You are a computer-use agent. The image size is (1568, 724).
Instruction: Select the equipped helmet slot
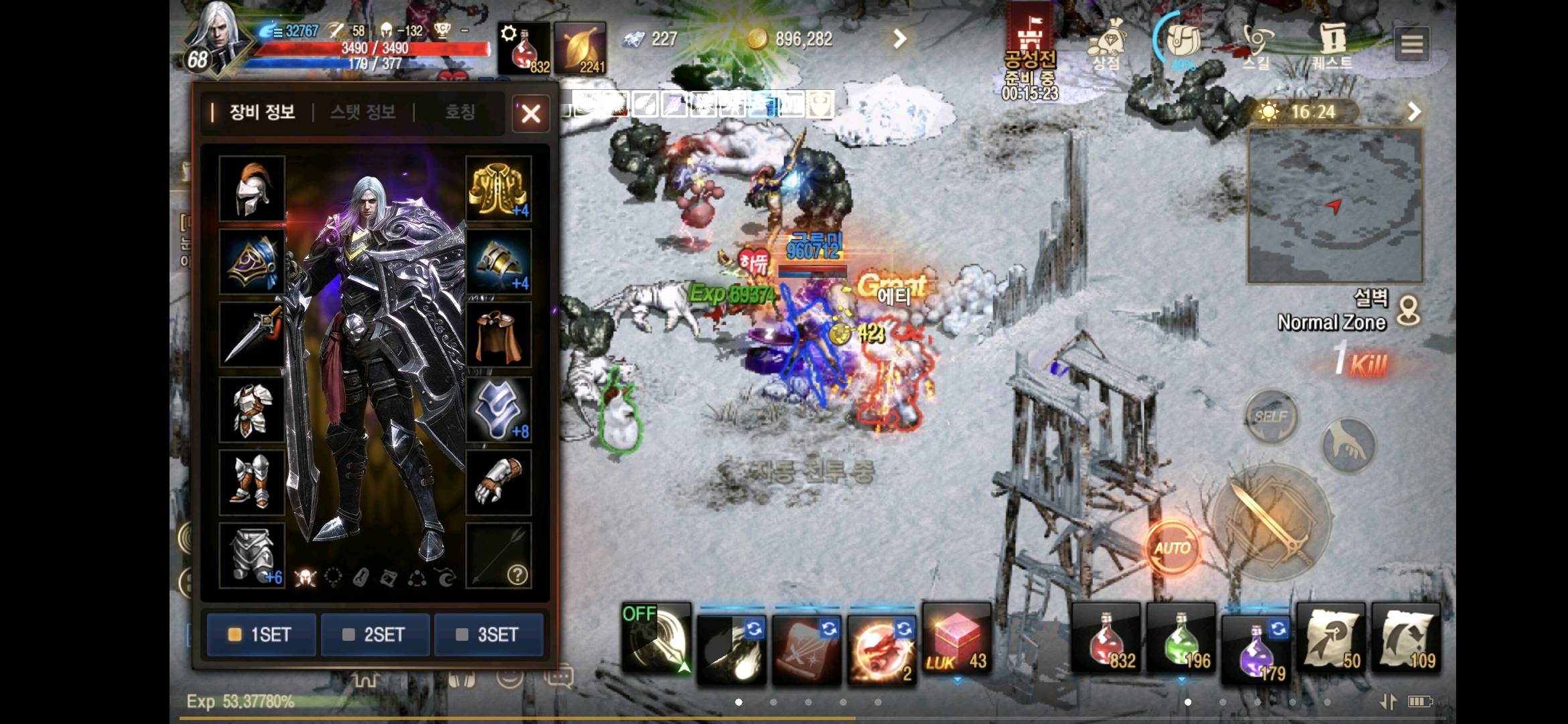(252, 188)
